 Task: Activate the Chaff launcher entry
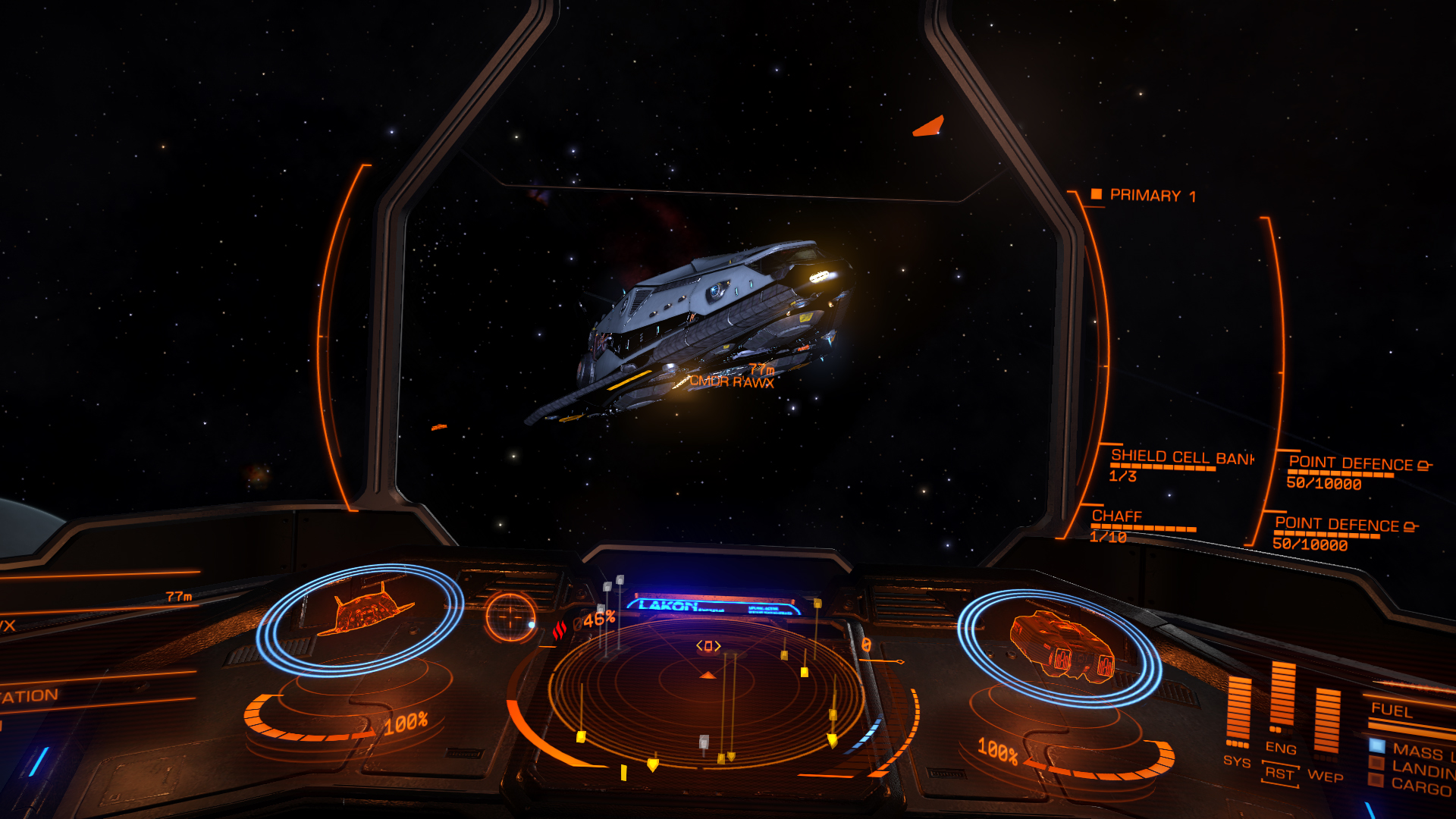click(x=1116, y=517)
